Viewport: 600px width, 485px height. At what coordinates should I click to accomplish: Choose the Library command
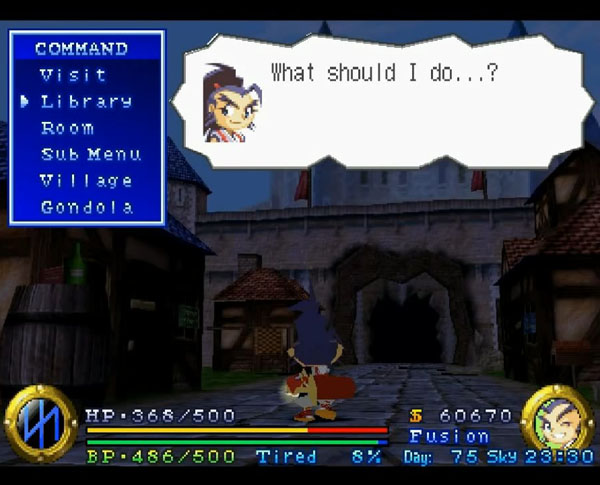coord(86,101)
